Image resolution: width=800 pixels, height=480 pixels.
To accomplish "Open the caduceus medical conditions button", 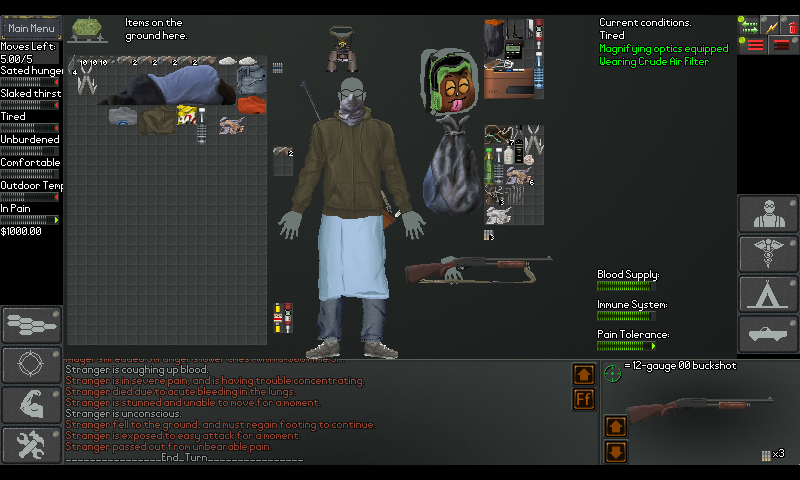I will tap(768, 255).
